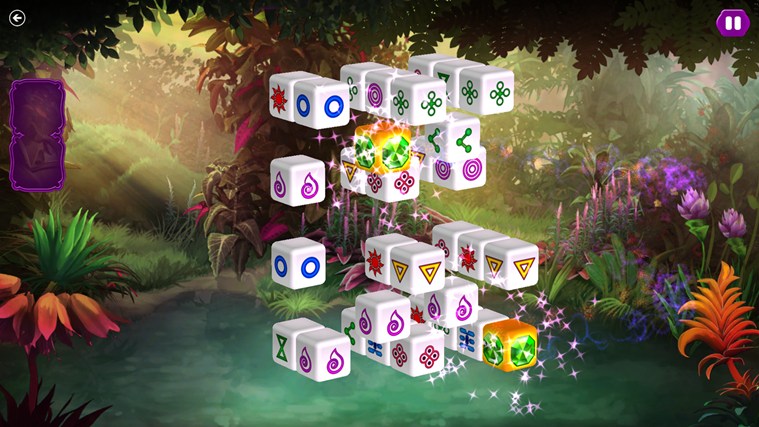
Task: Go back using the arrow button
Action: (x=16, y=17)
